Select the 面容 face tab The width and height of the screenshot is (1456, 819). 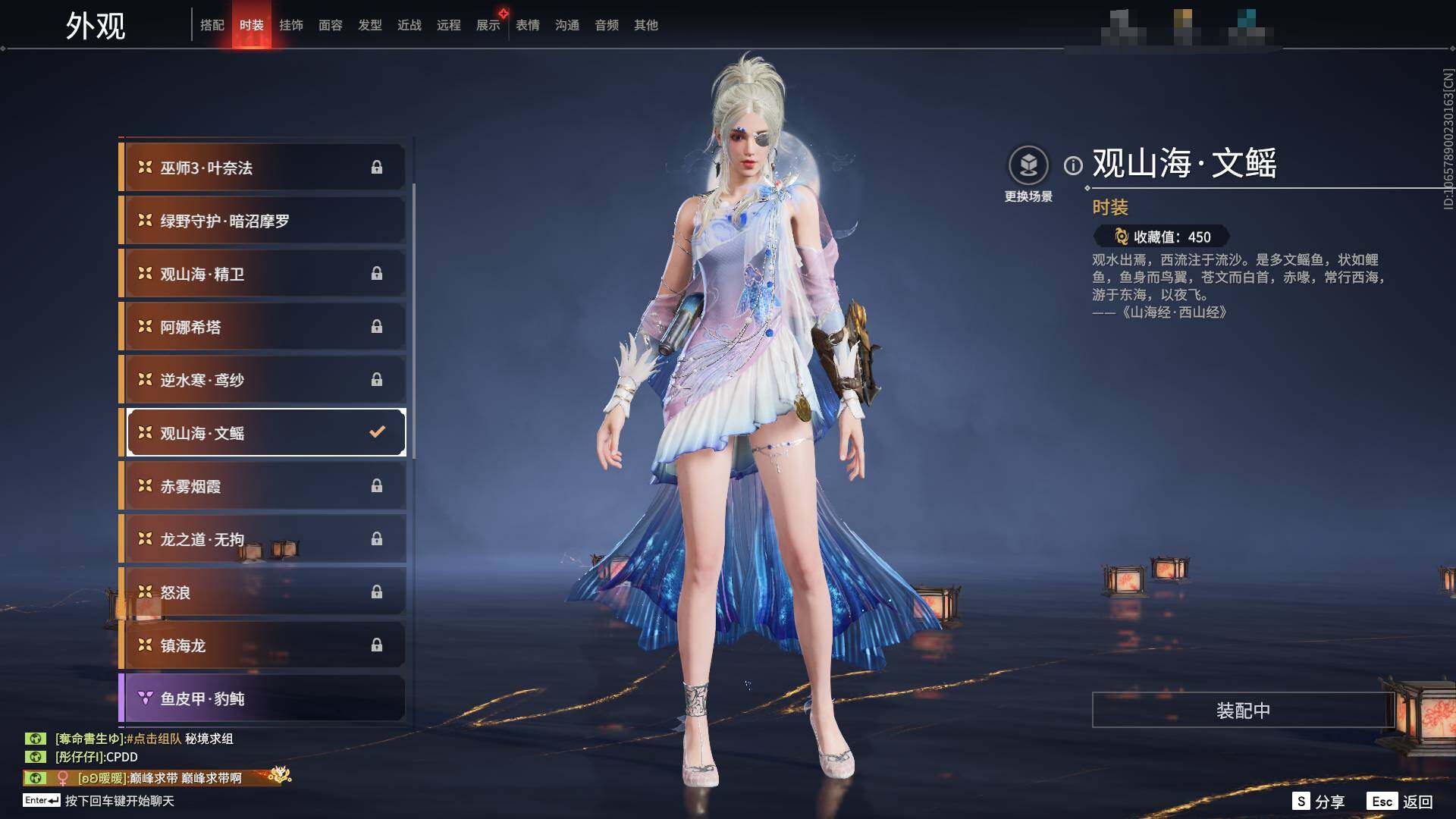click(x=331, y=25)
